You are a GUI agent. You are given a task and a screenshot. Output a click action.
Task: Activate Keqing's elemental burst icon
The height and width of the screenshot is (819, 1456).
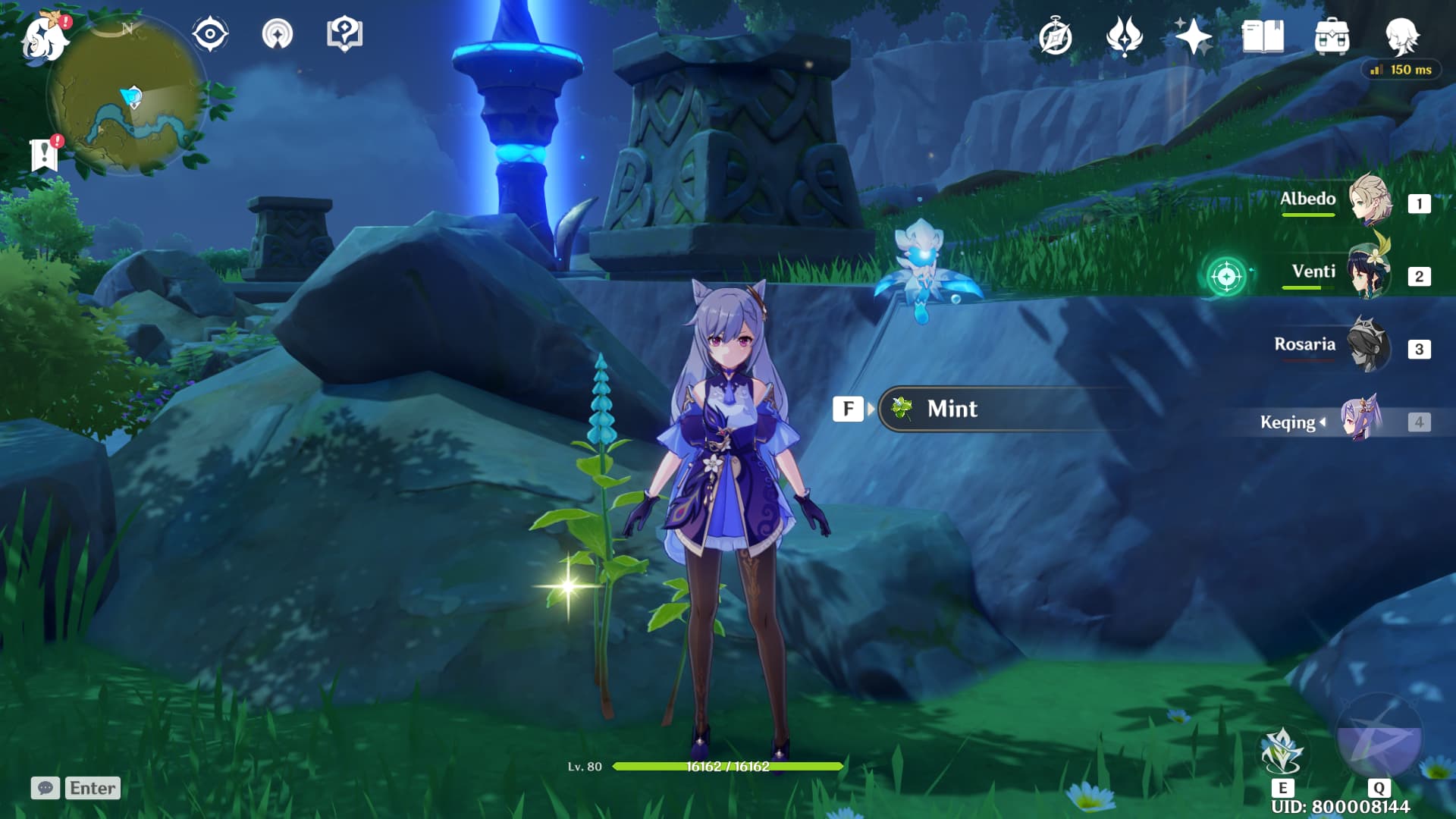pos(1378,737)
